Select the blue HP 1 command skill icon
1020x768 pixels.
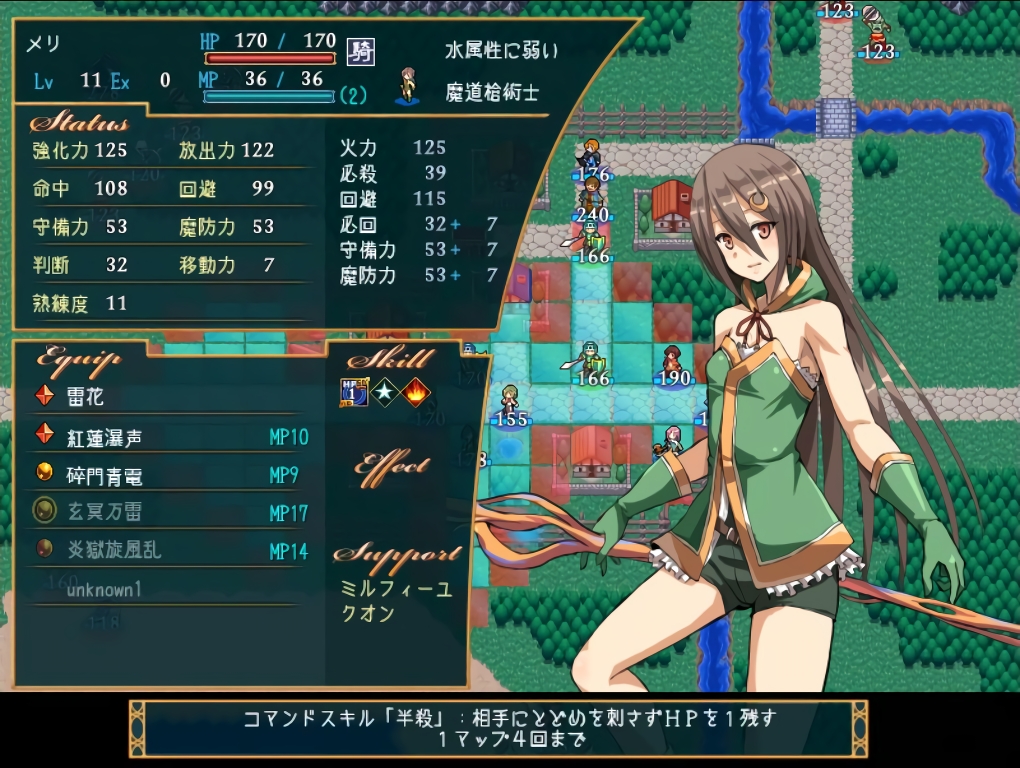354,393
